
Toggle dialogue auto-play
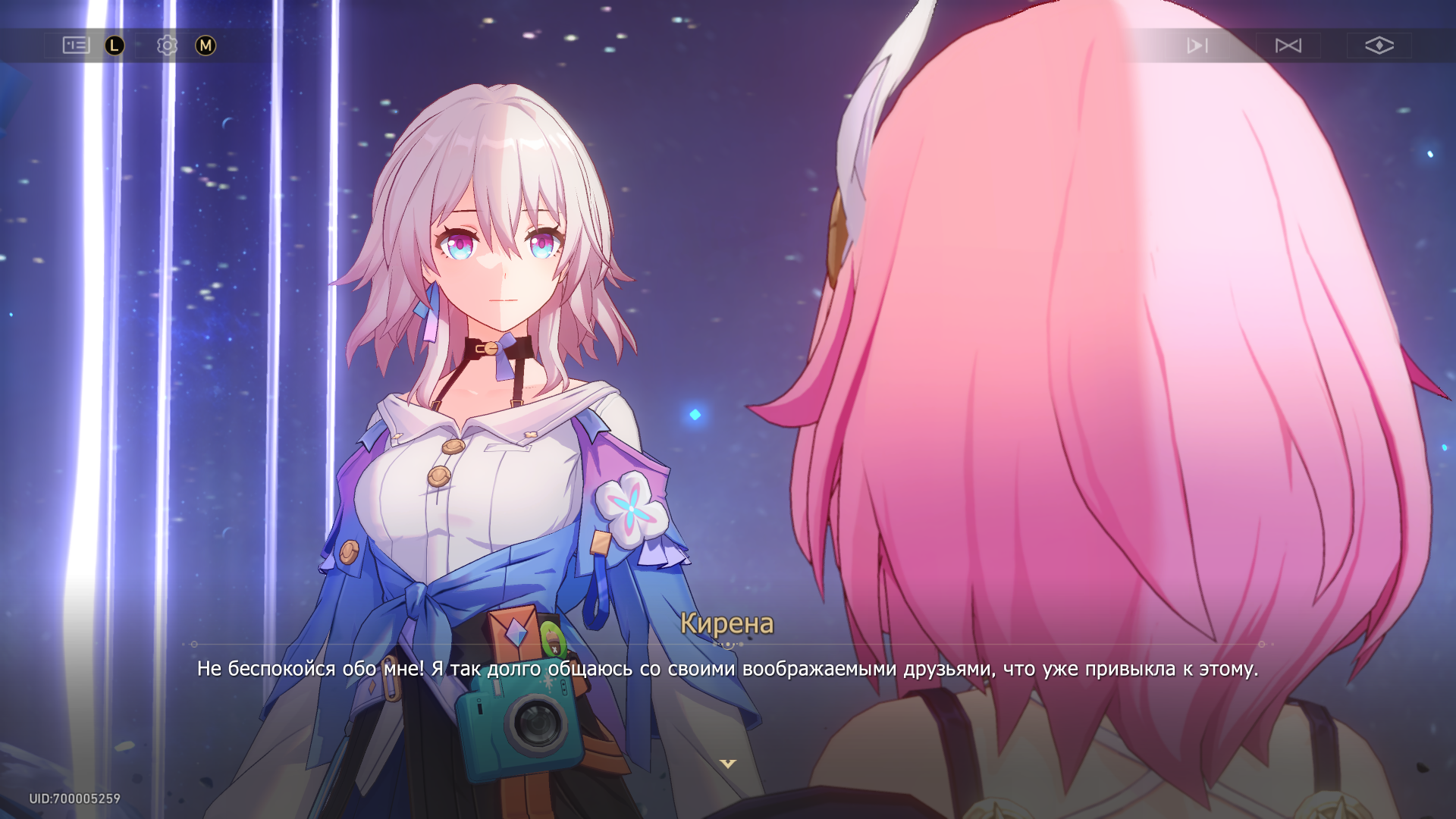1197,45
